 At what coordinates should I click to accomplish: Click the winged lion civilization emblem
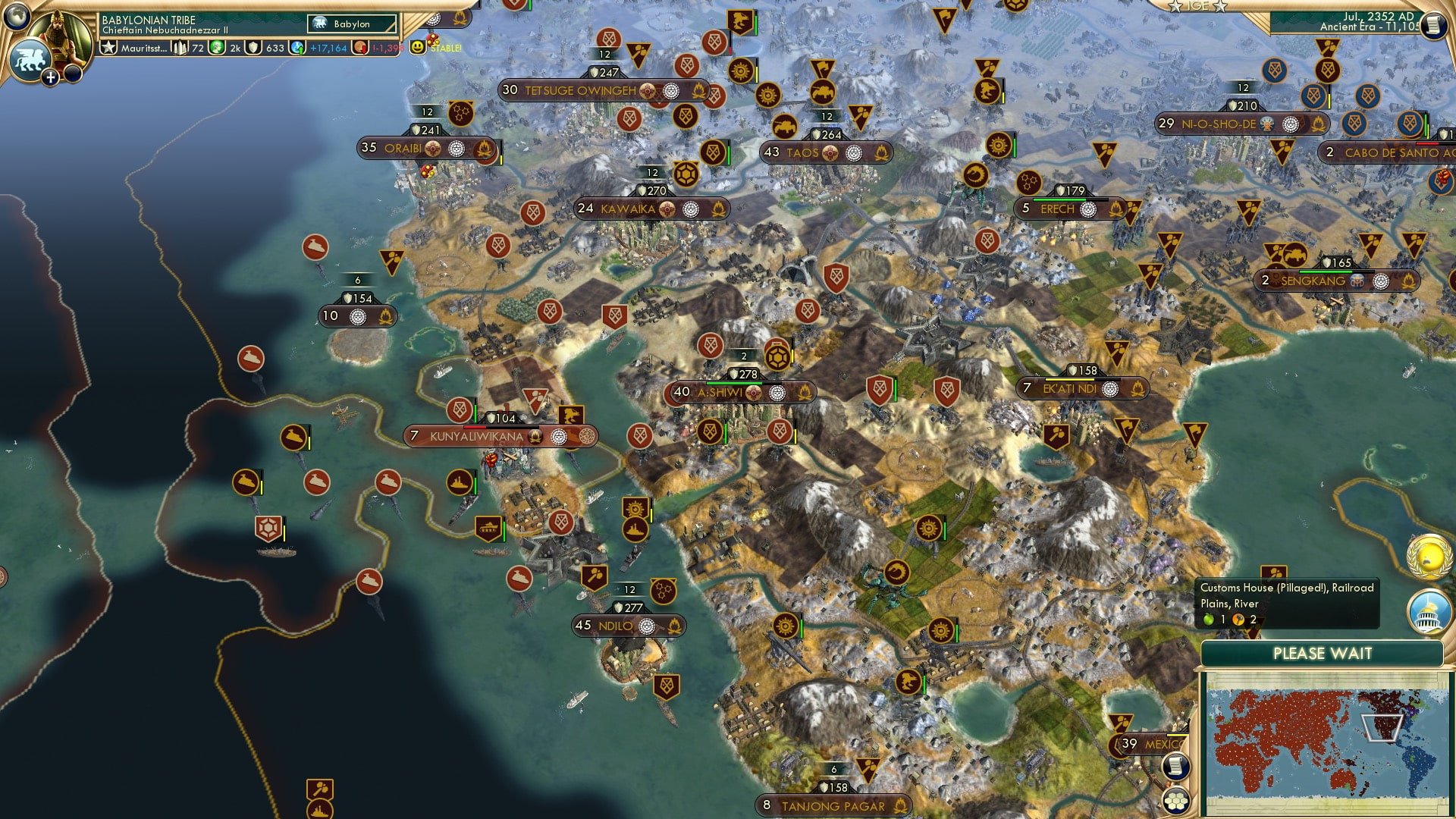29,60
